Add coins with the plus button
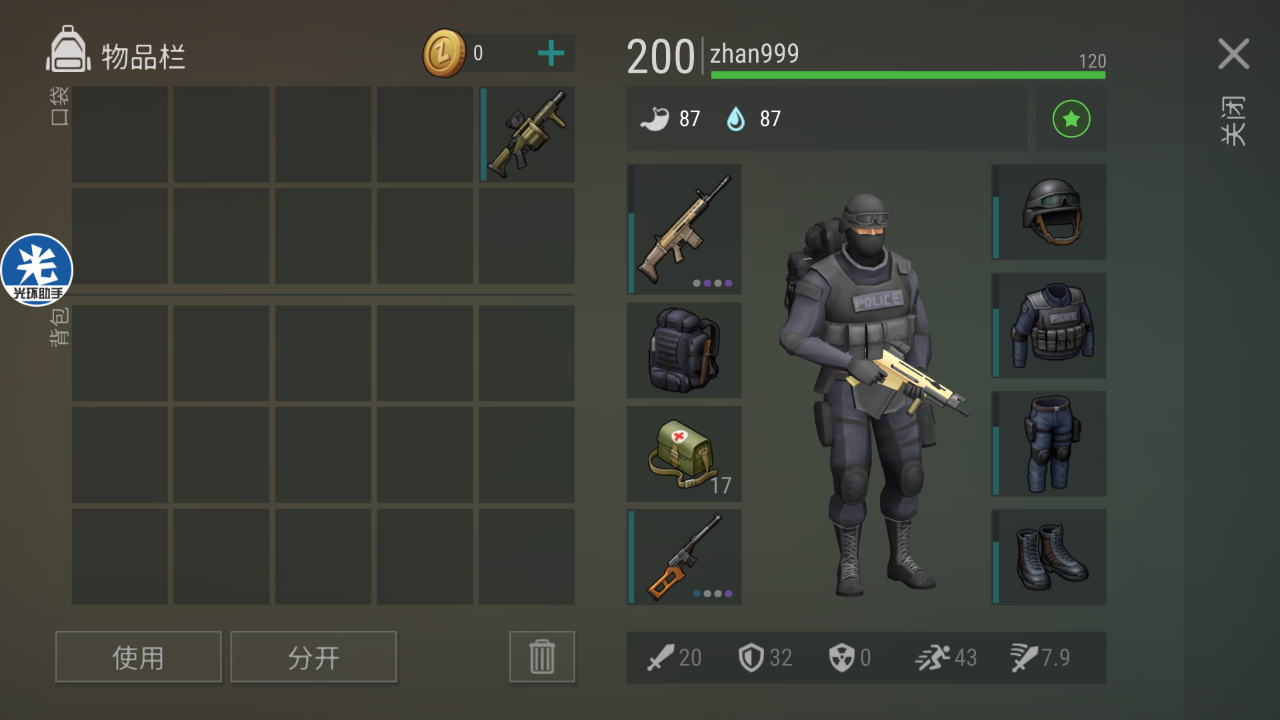This screenshot has width=1280, height=720. [x=551, y=53]
